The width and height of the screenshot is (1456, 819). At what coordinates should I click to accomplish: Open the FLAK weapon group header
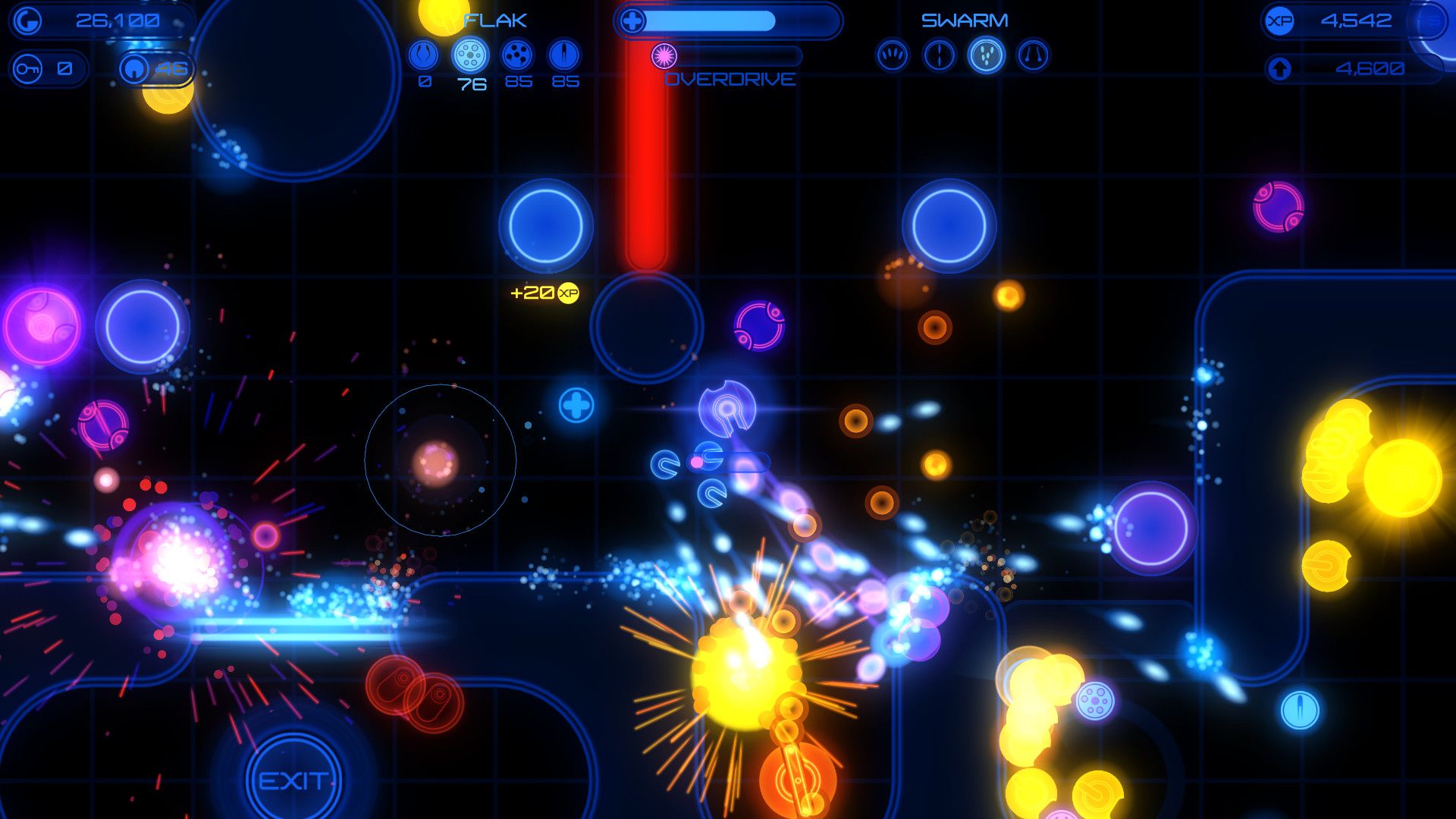[x=496, y=20]
